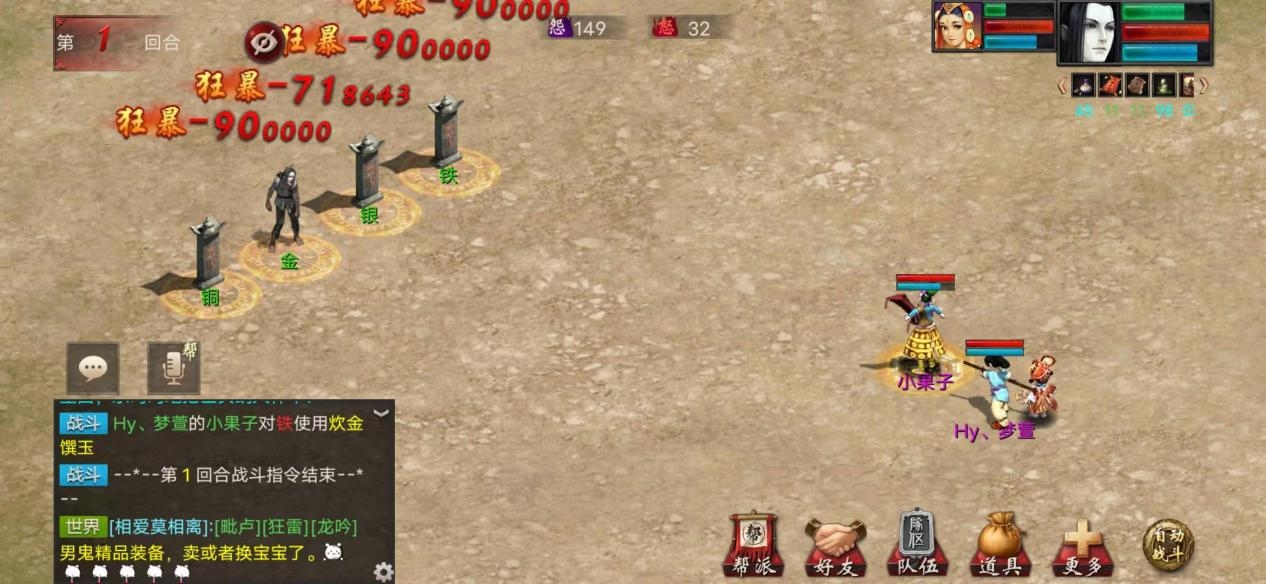Image resolution: width=1266 pixels, height=584 pixels.
Task: Select the female pet portrait with orange headdress
Action: click(x=957, y=26)
